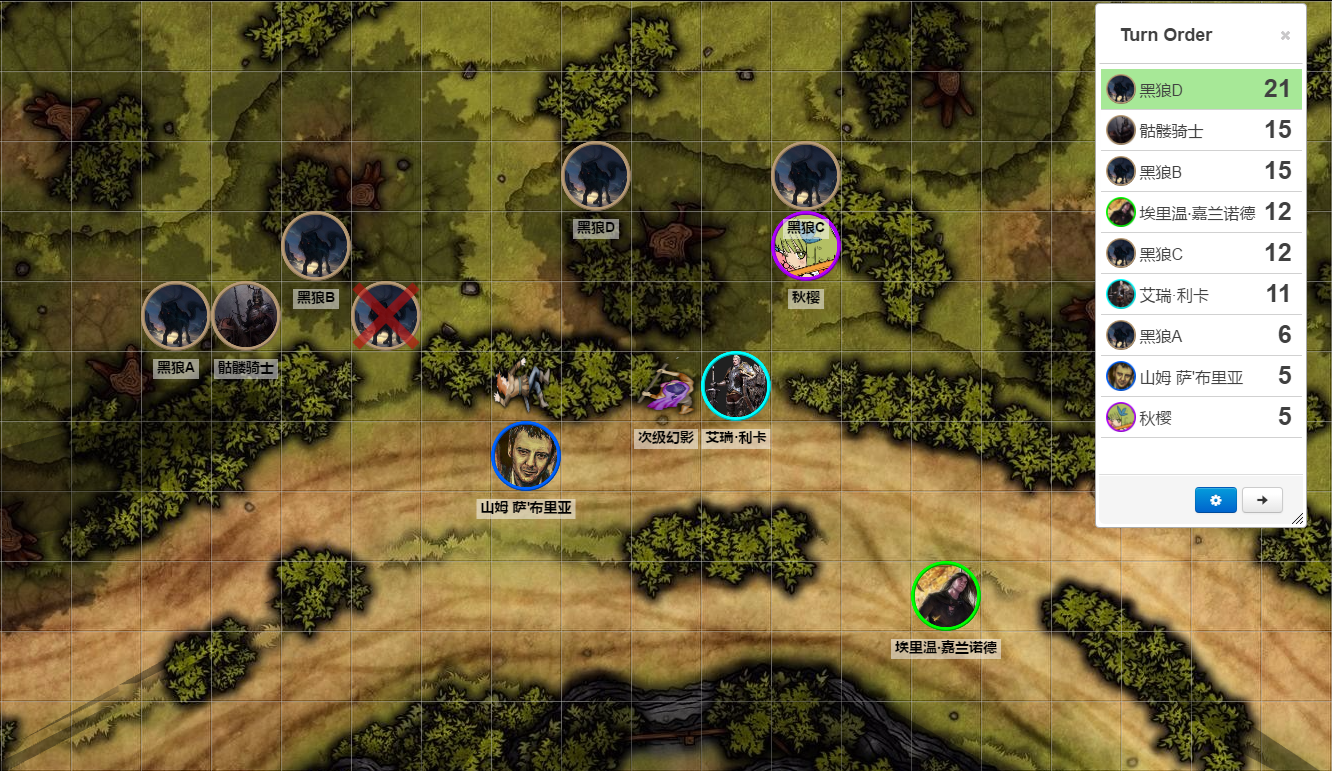1332x771 pixels.
Task: Select 秋樱 row in the Turn Order list
Action: point(1200,417)
